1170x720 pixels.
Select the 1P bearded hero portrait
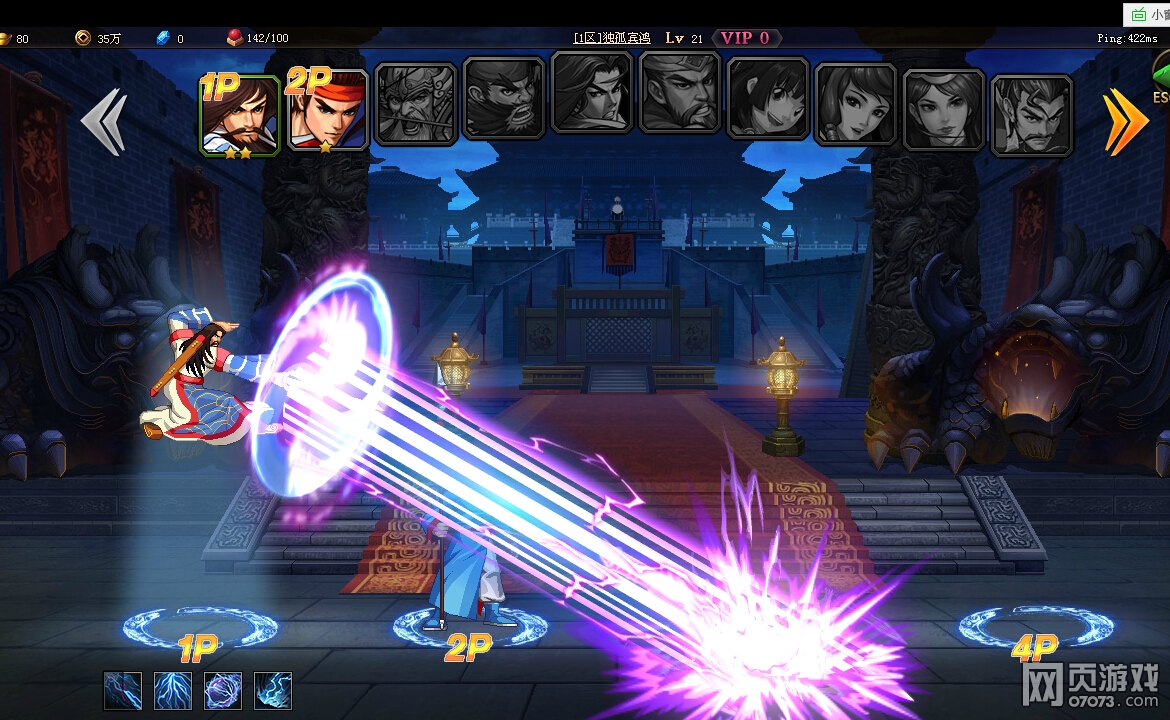pyautogui.click(x=240, y=115)
